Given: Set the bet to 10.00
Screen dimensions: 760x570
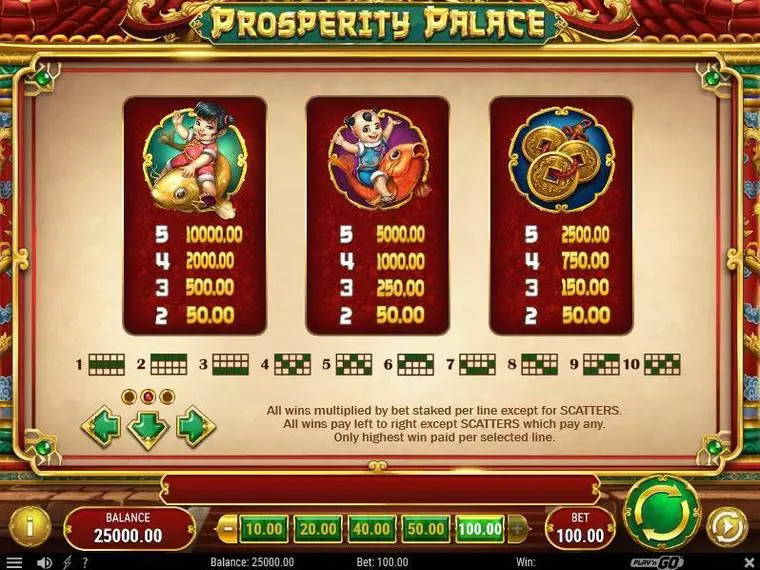Looking at the screenshot, I should coord(263,527).
